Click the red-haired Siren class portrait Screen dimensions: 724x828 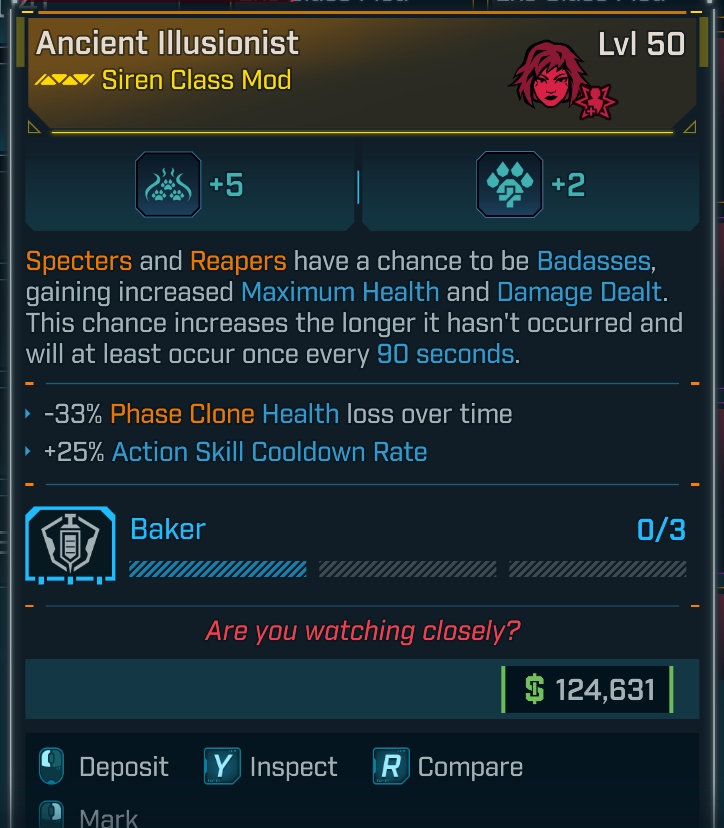coord(549,76)
